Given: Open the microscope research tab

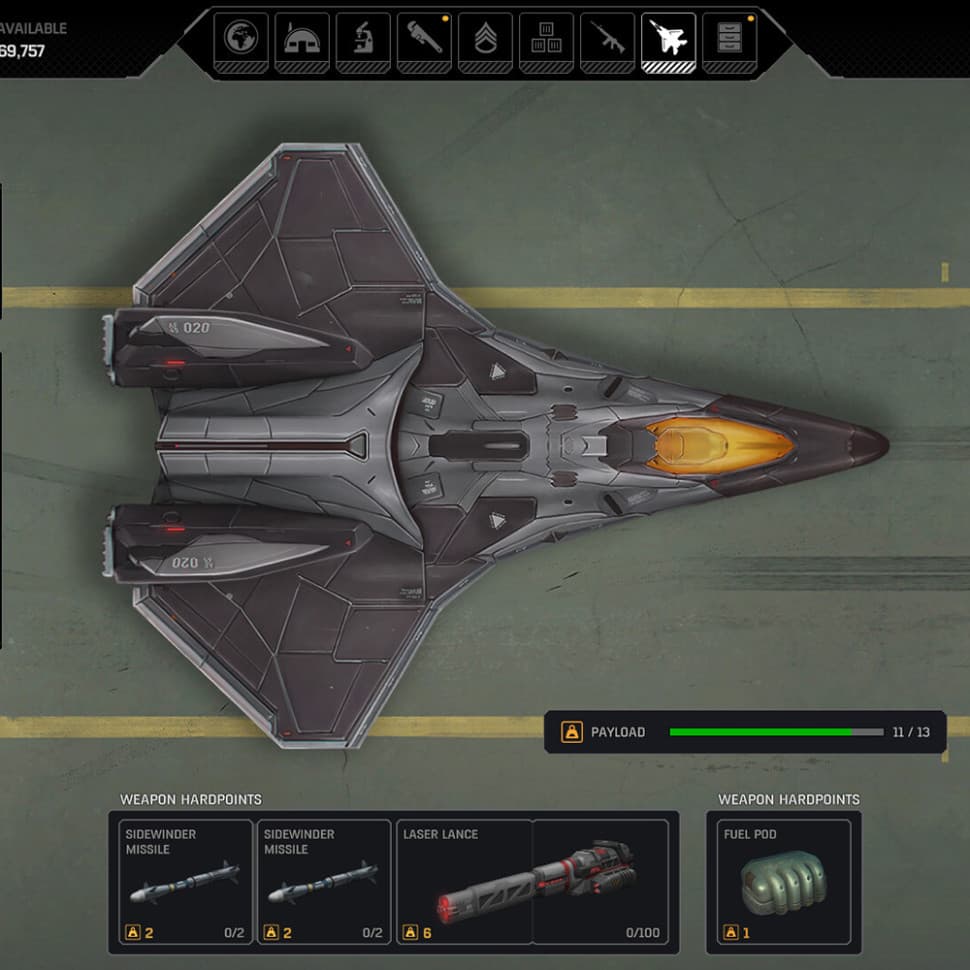Looking at the screenshot, I should coord(363,40).
